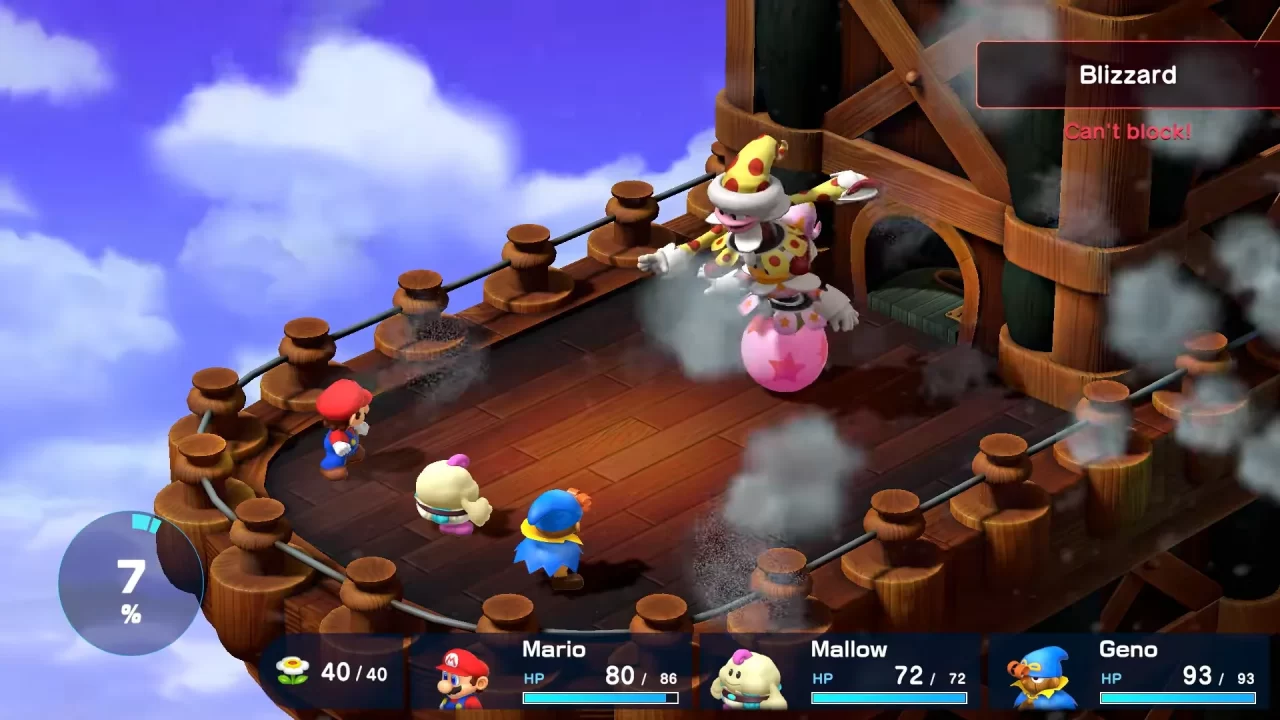
Task: Select Mario's portrait in the party bar
Action: point(462,676)
